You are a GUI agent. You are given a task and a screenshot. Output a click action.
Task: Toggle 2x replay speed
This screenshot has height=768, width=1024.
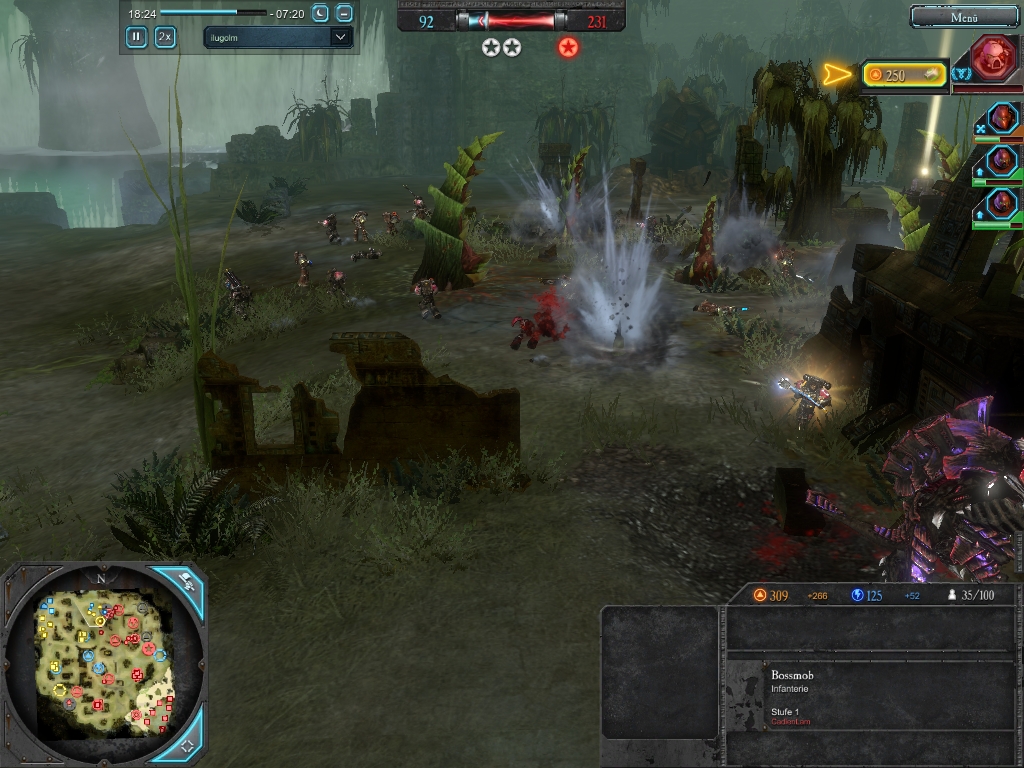[x=165, y=37]
